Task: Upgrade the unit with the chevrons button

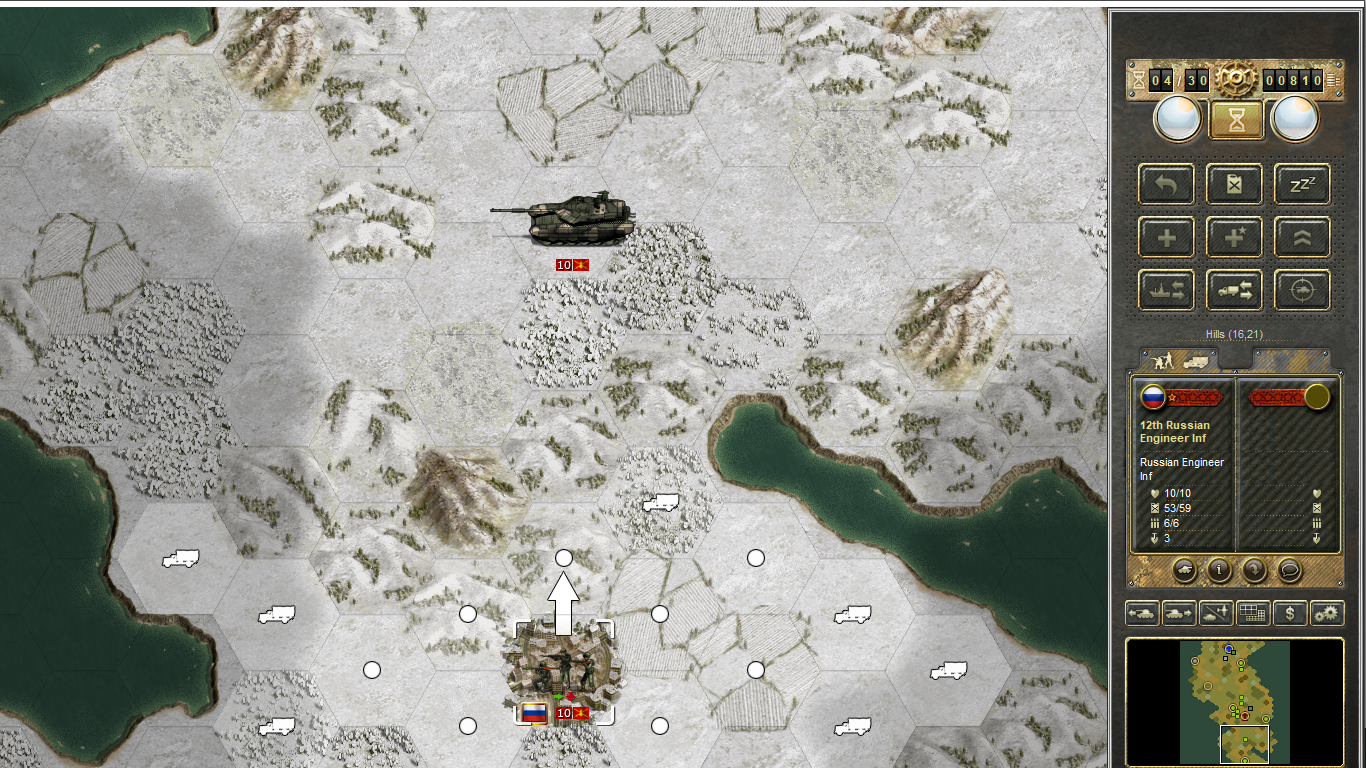Action: [1302, 237]
